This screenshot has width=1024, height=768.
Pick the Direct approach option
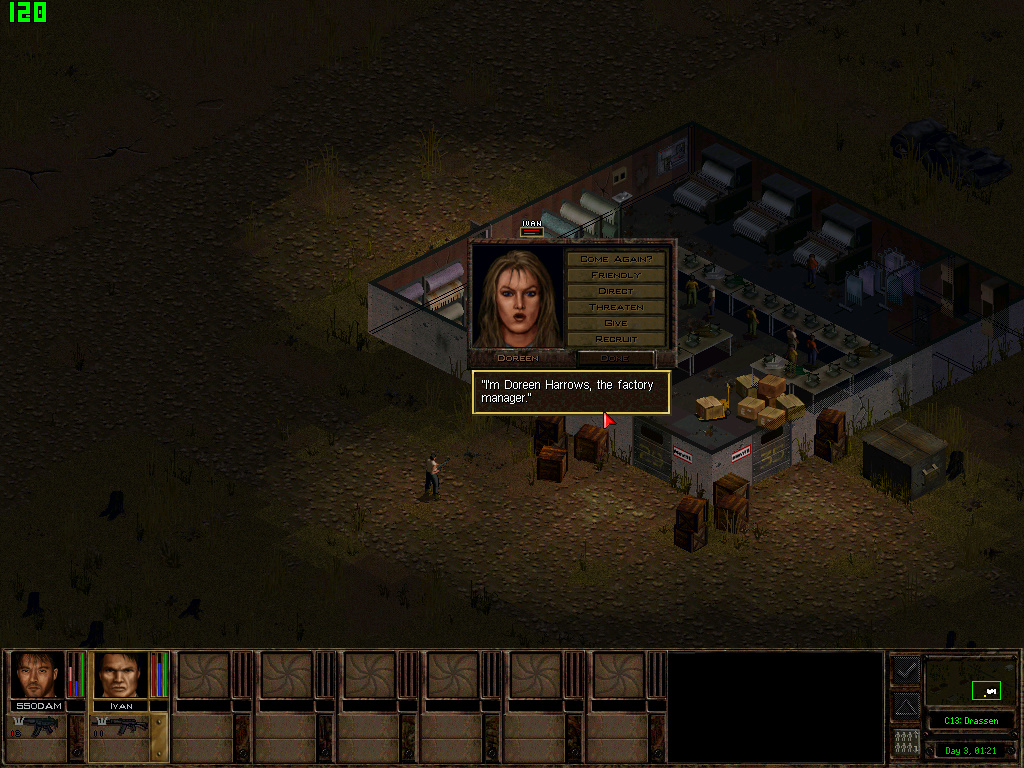click(x=616, y=291)
